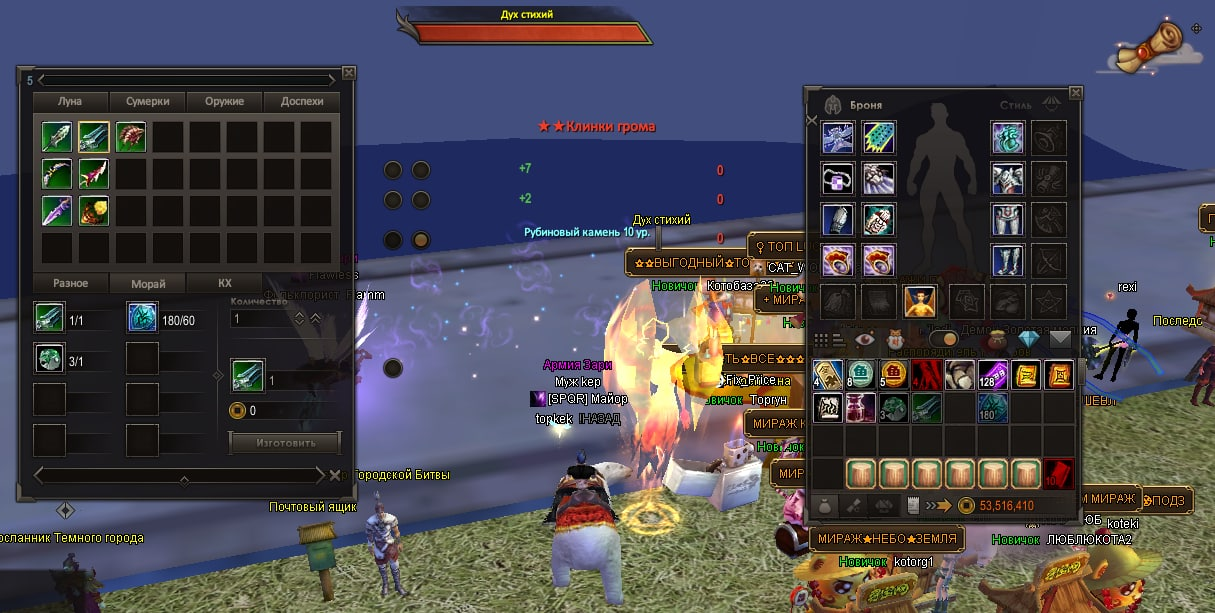Image resolution: width=1215 pixels, height=613 pixels.
Task: Choose the red spiked claw recipe
Action: click(x=131, y=137)
